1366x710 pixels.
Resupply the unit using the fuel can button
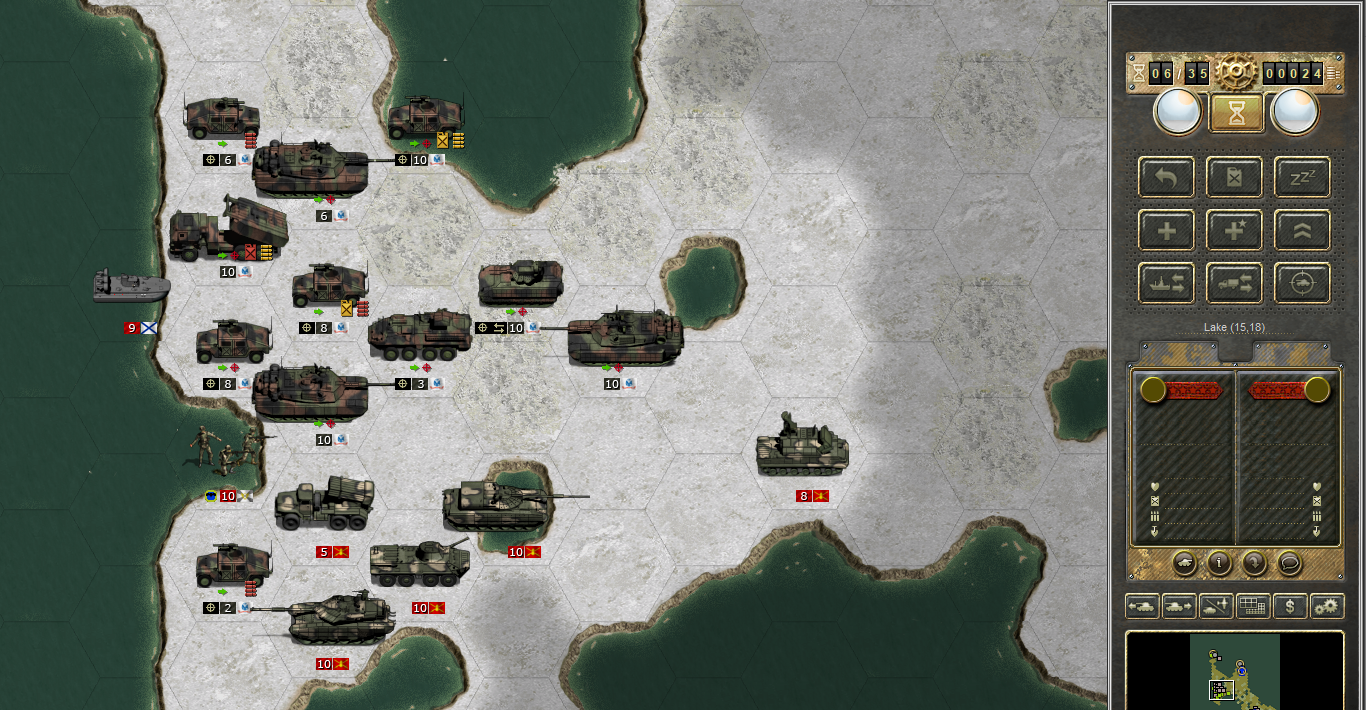1234,177
